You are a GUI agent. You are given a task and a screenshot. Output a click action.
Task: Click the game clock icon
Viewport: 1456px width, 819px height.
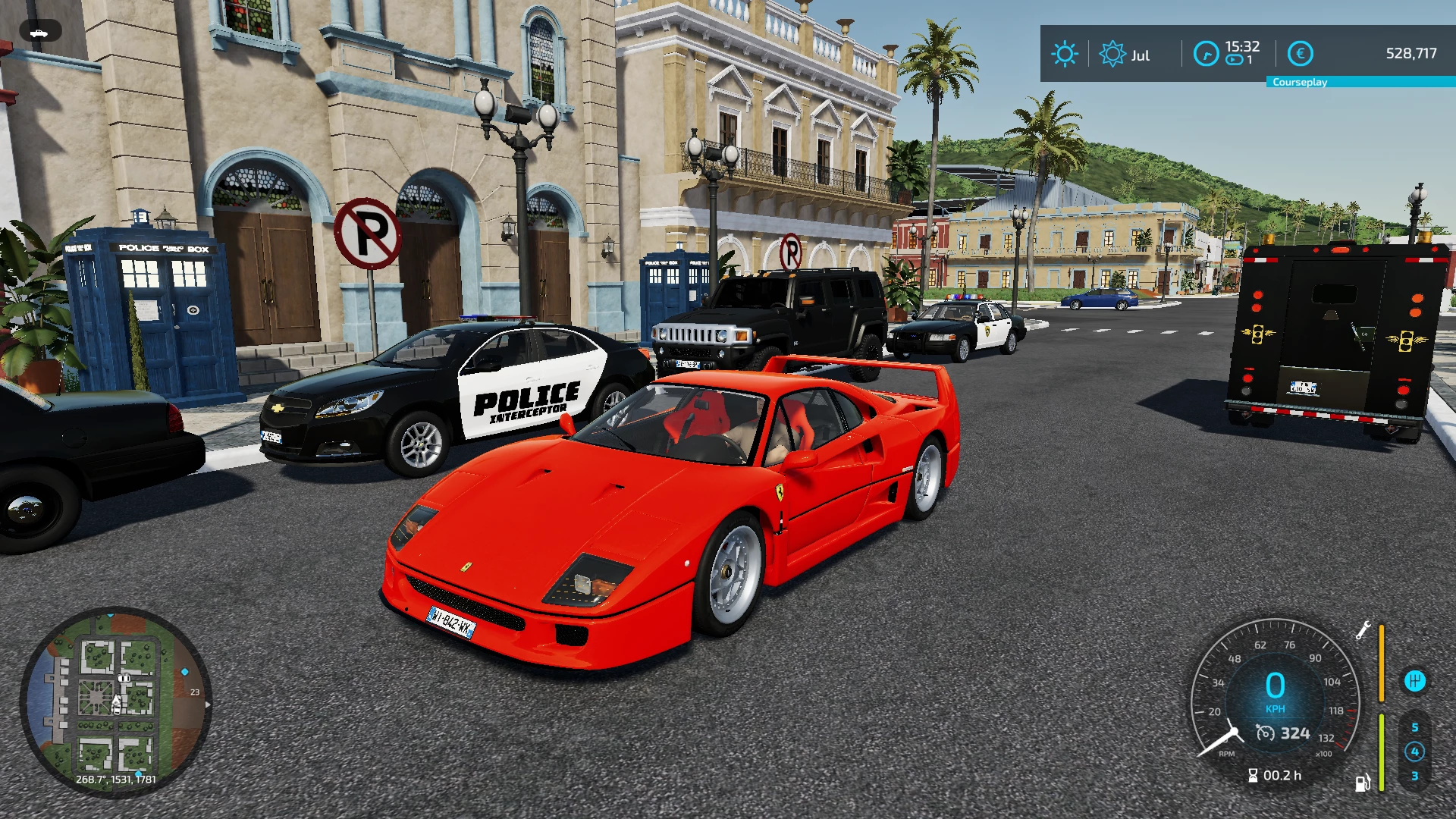(x=1206, y=54)
